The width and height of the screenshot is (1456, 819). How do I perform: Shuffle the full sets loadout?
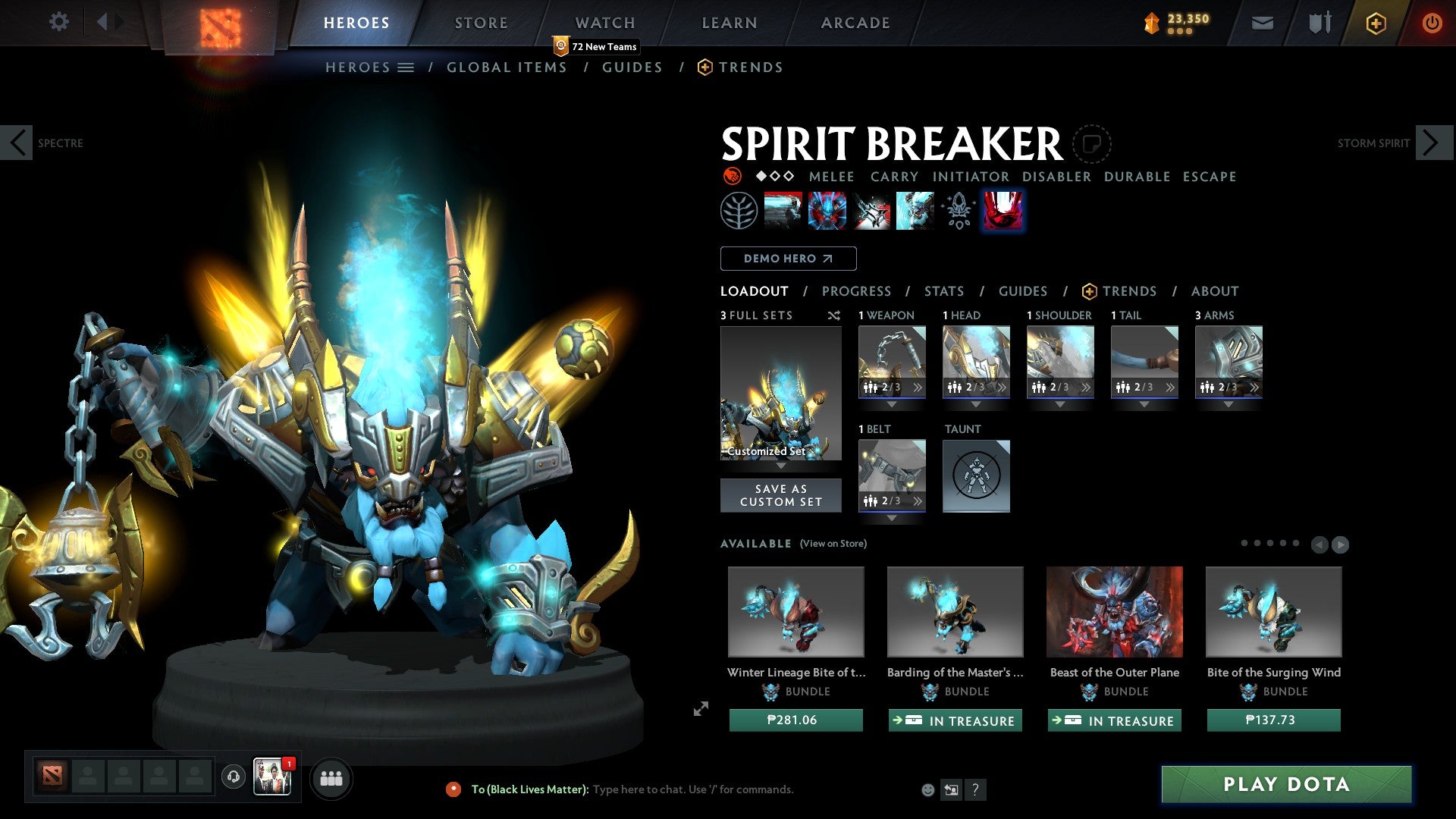coord(833,315)
